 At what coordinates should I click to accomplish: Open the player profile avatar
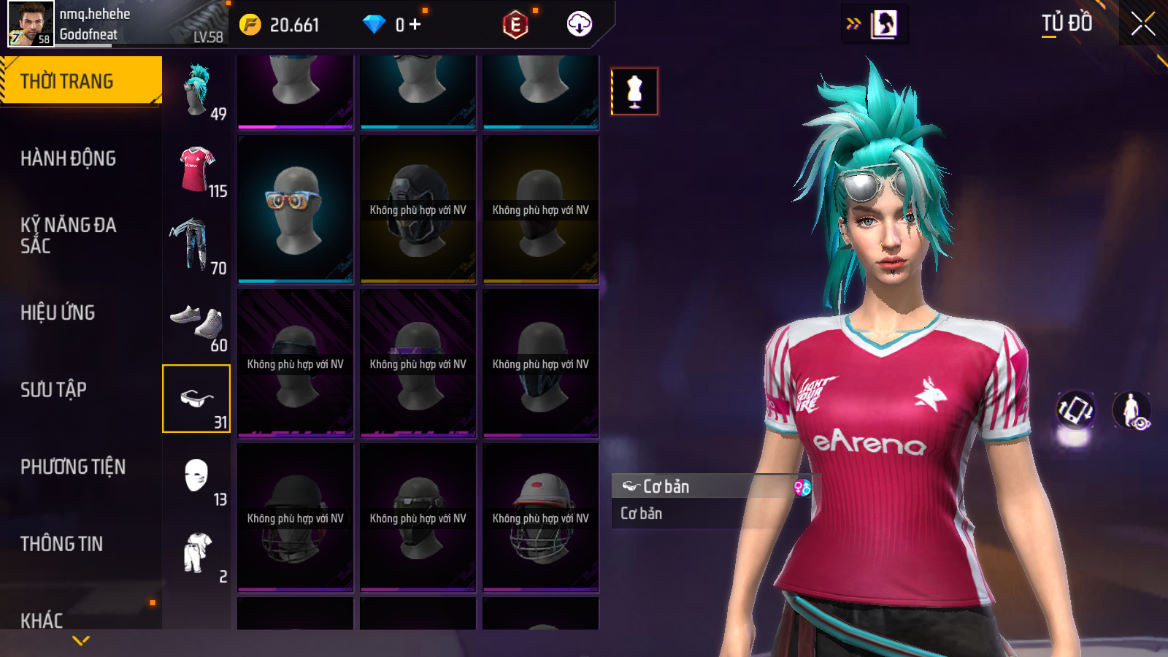tap(30, 24)
